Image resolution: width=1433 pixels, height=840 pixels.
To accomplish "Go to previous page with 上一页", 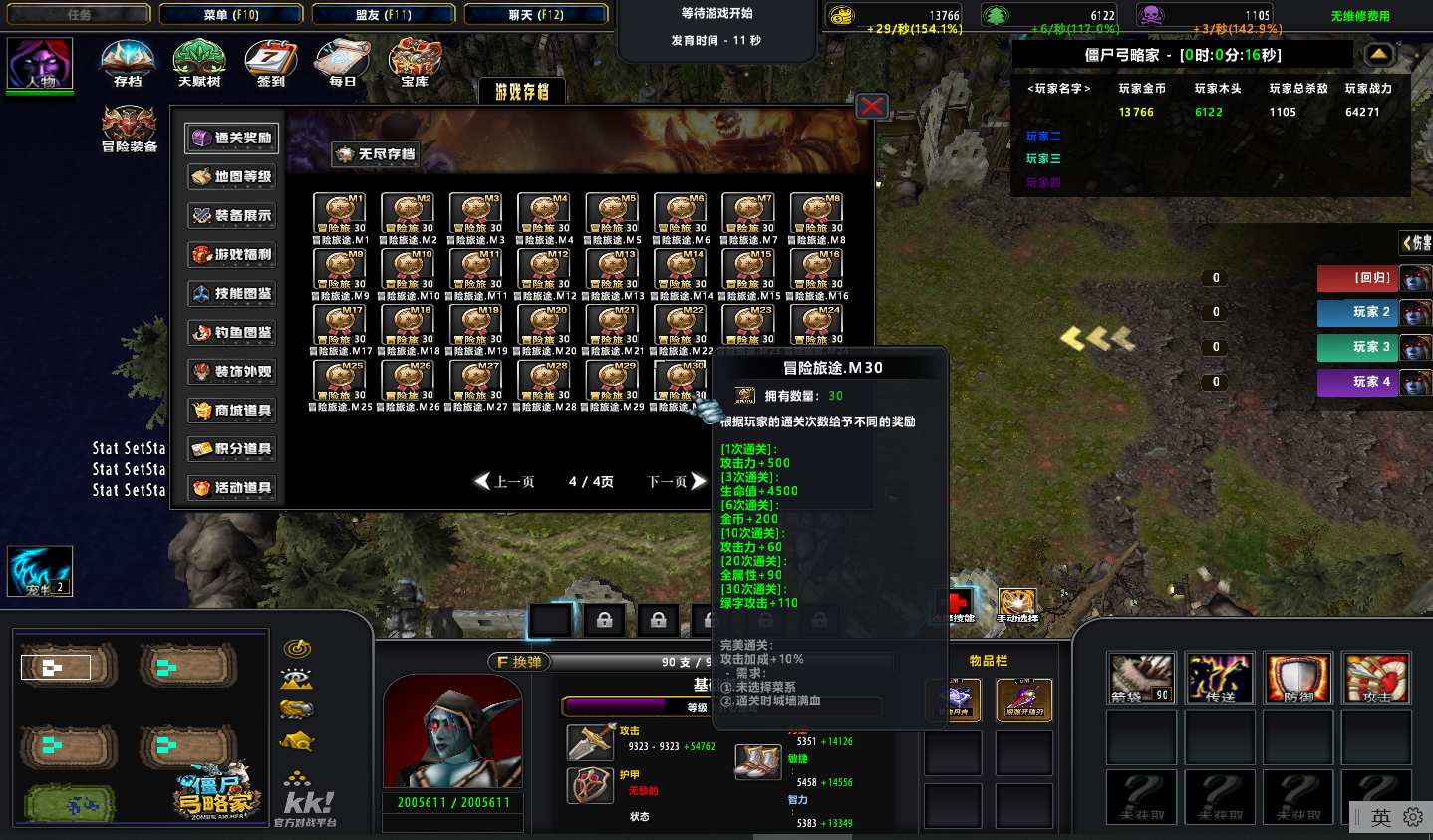I will tap(505, 482).
